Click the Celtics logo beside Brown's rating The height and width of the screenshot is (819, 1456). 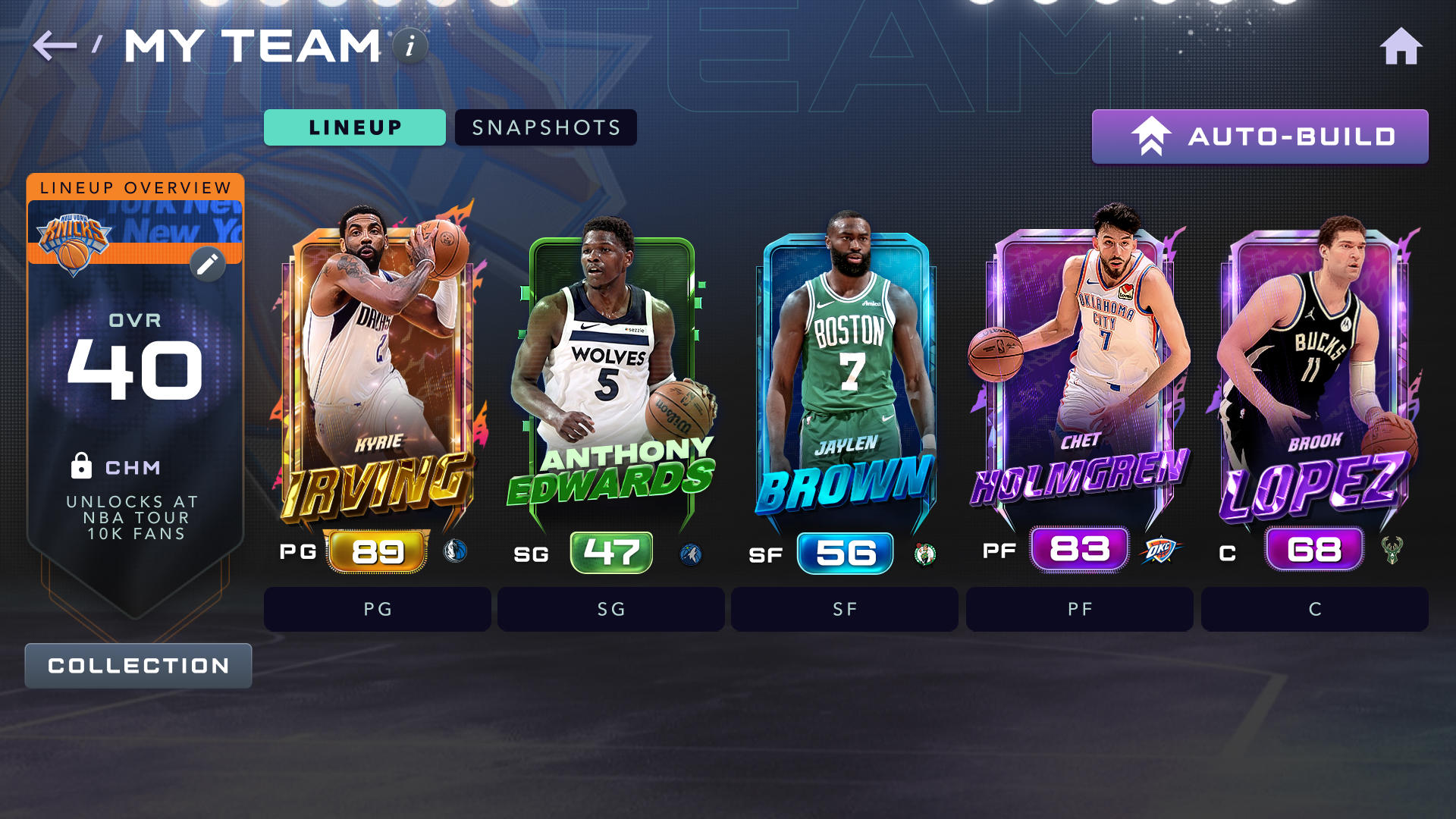click(926, 553)
